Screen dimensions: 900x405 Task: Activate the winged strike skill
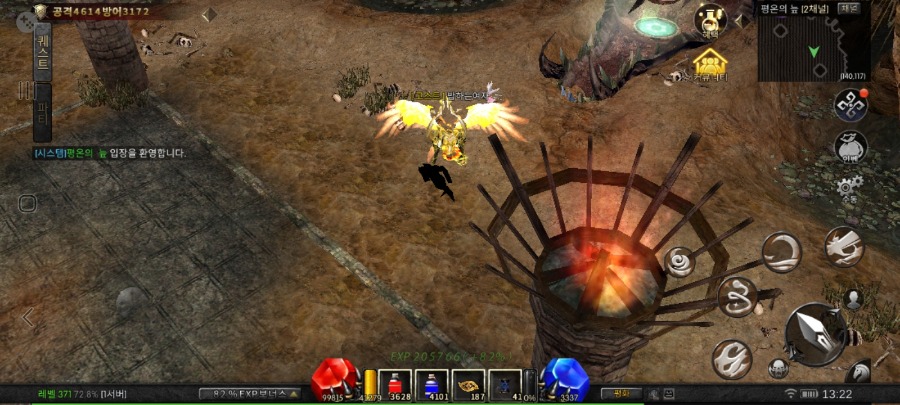pos(844,246)
